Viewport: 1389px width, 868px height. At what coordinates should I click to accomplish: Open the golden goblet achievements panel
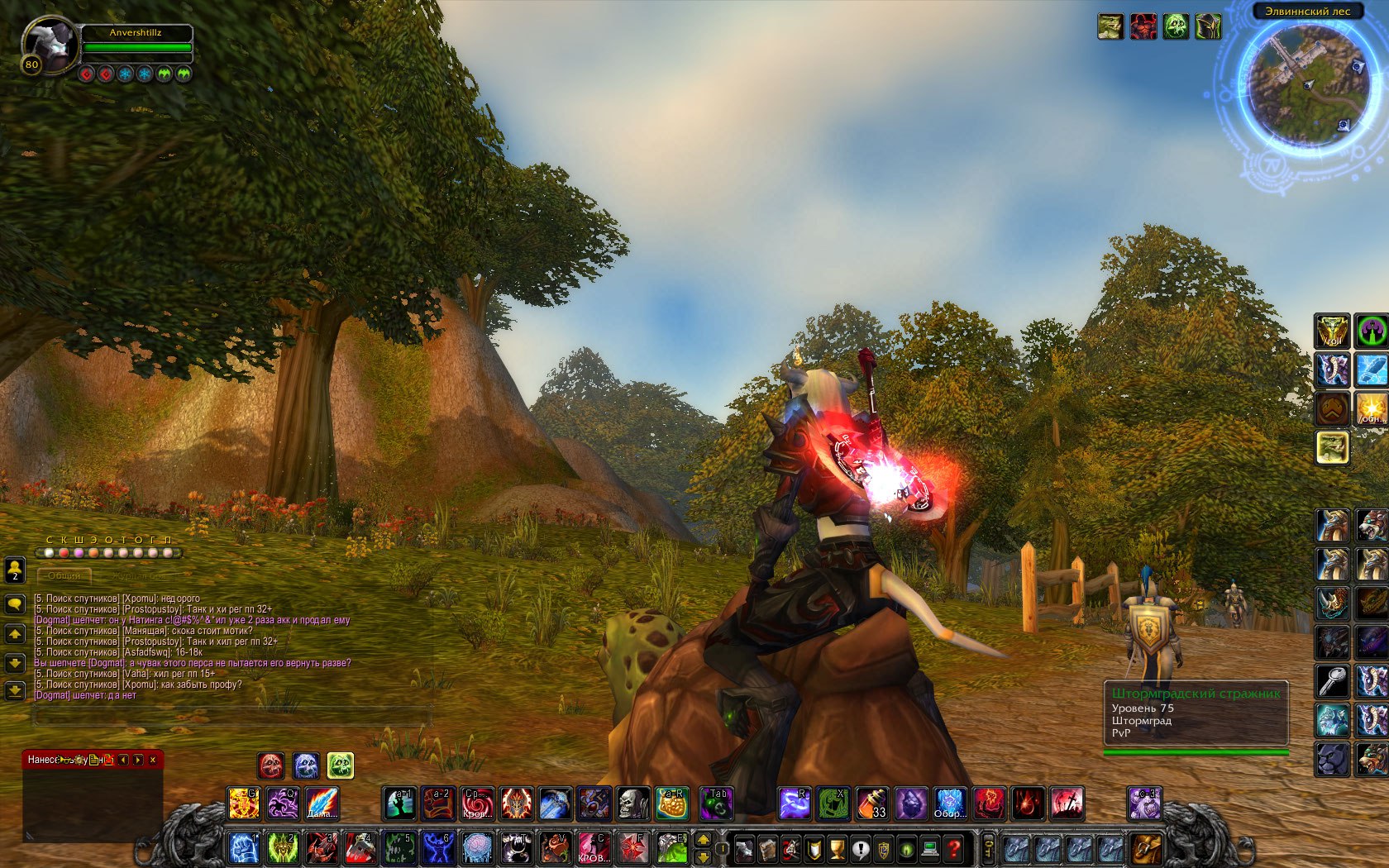click(837, 848)
